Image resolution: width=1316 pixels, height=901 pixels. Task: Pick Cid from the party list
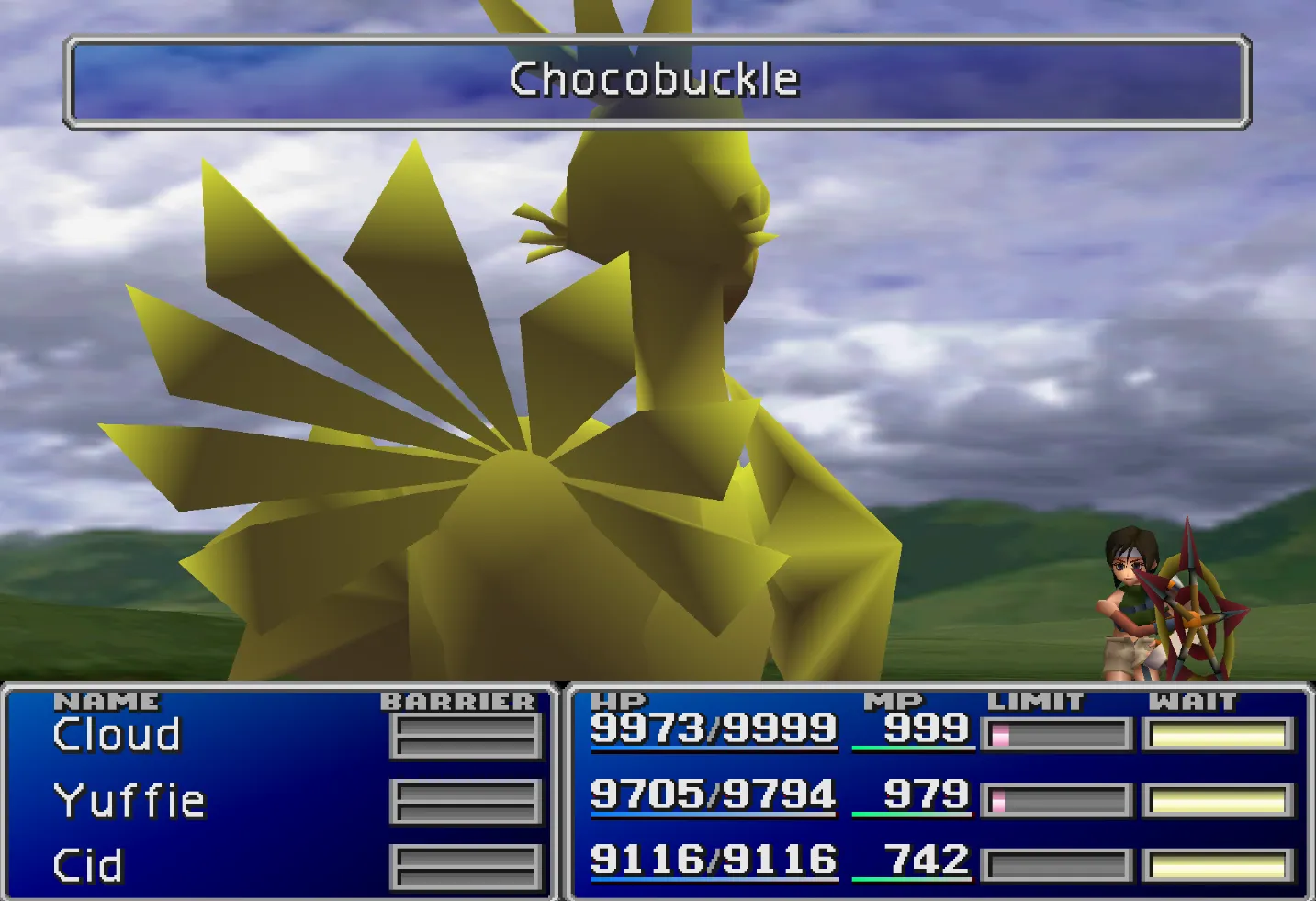(88, 865)
